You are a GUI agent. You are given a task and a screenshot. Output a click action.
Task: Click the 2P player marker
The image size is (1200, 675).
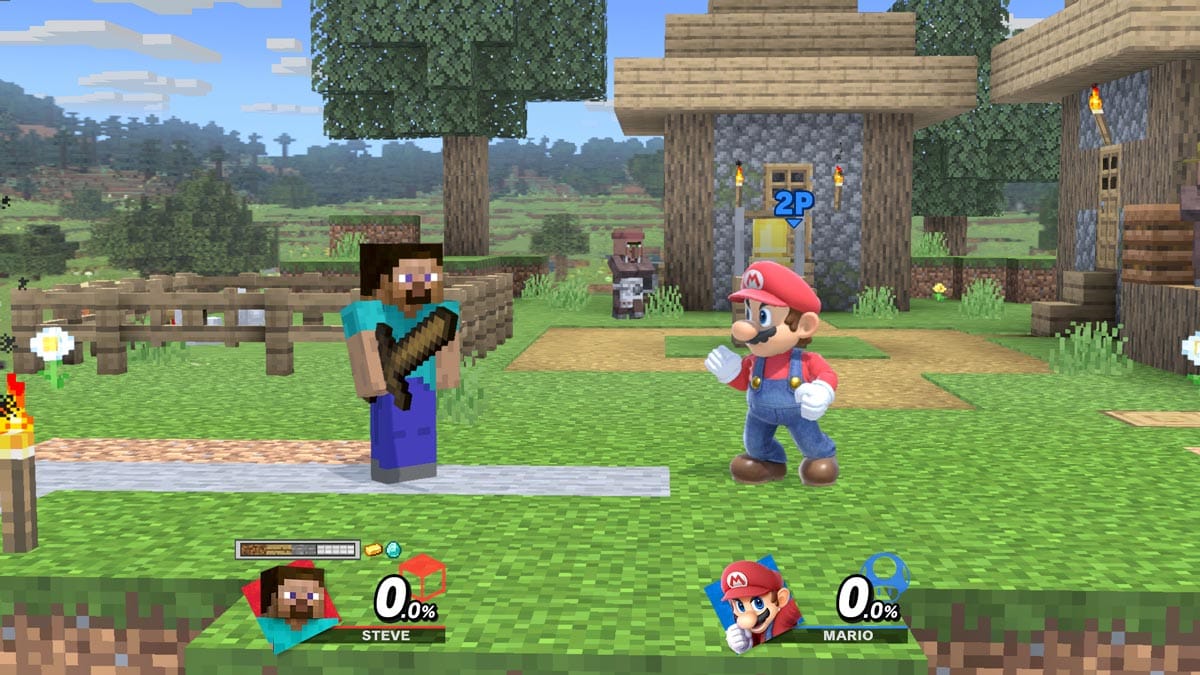(x=793, y=203)
